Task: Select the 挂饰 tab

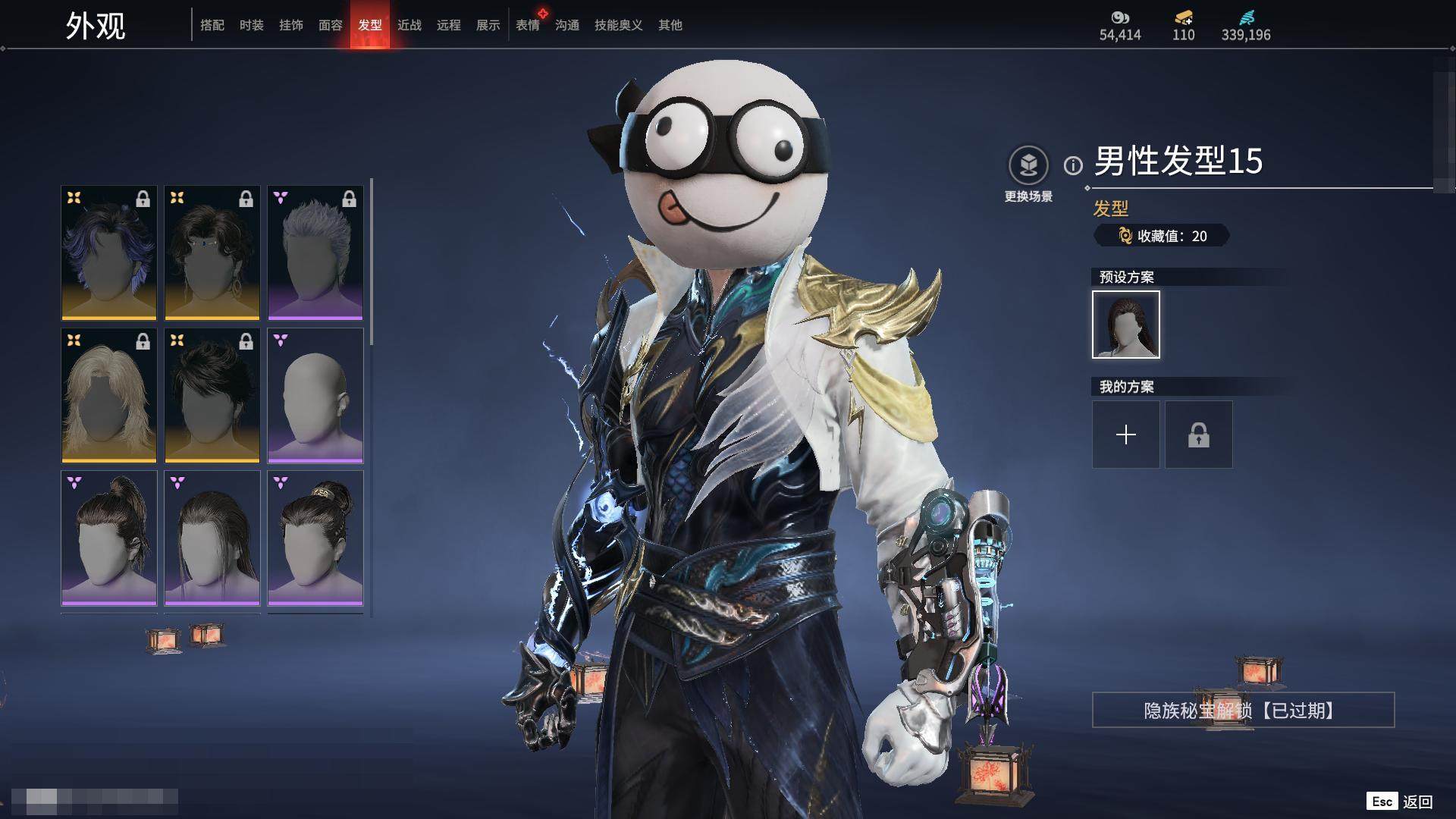Action: coord(291,25)
